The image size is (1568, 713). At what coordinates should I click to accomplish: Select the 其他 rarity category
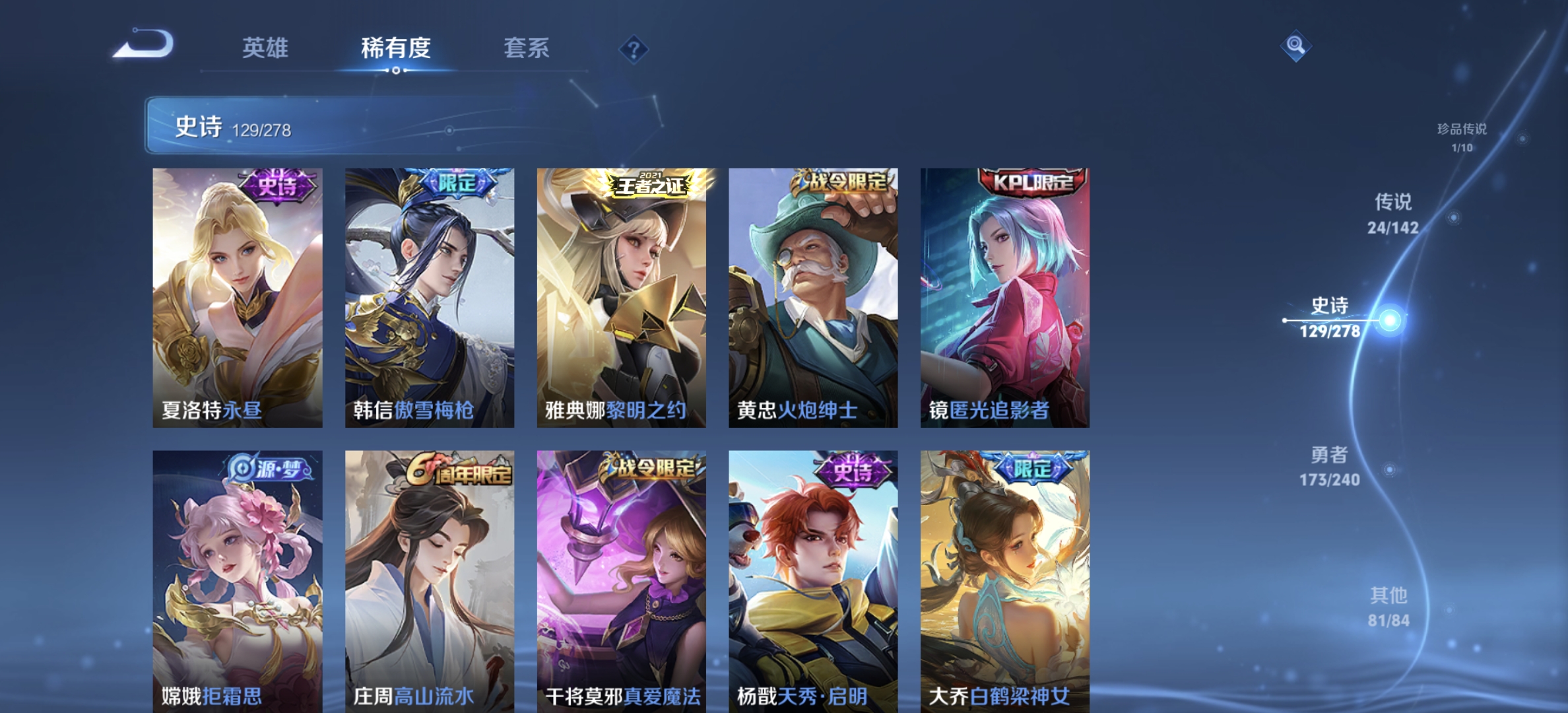[x=1387, y=605]
